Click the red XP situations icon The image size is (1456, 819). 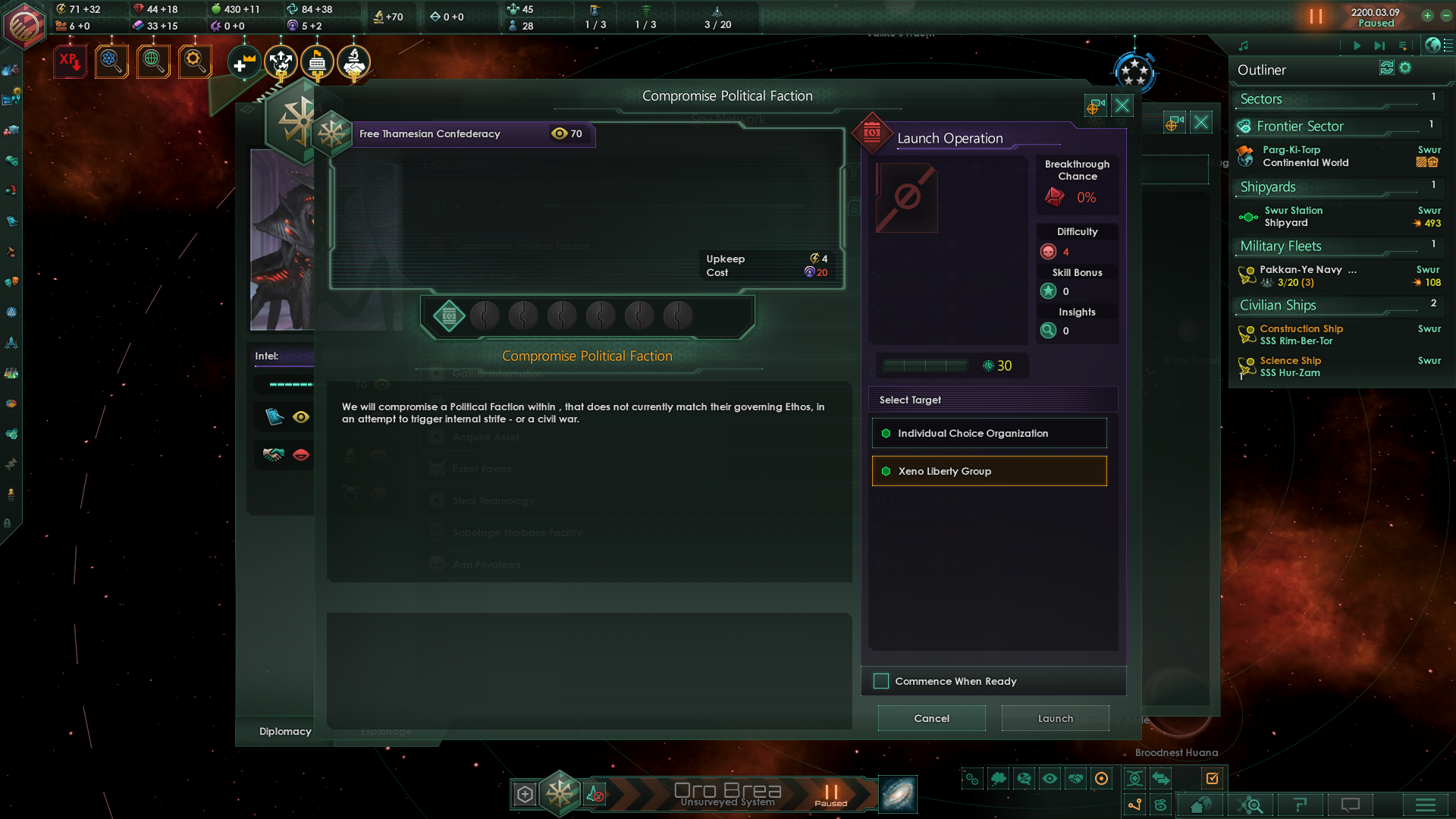point(69,61)
